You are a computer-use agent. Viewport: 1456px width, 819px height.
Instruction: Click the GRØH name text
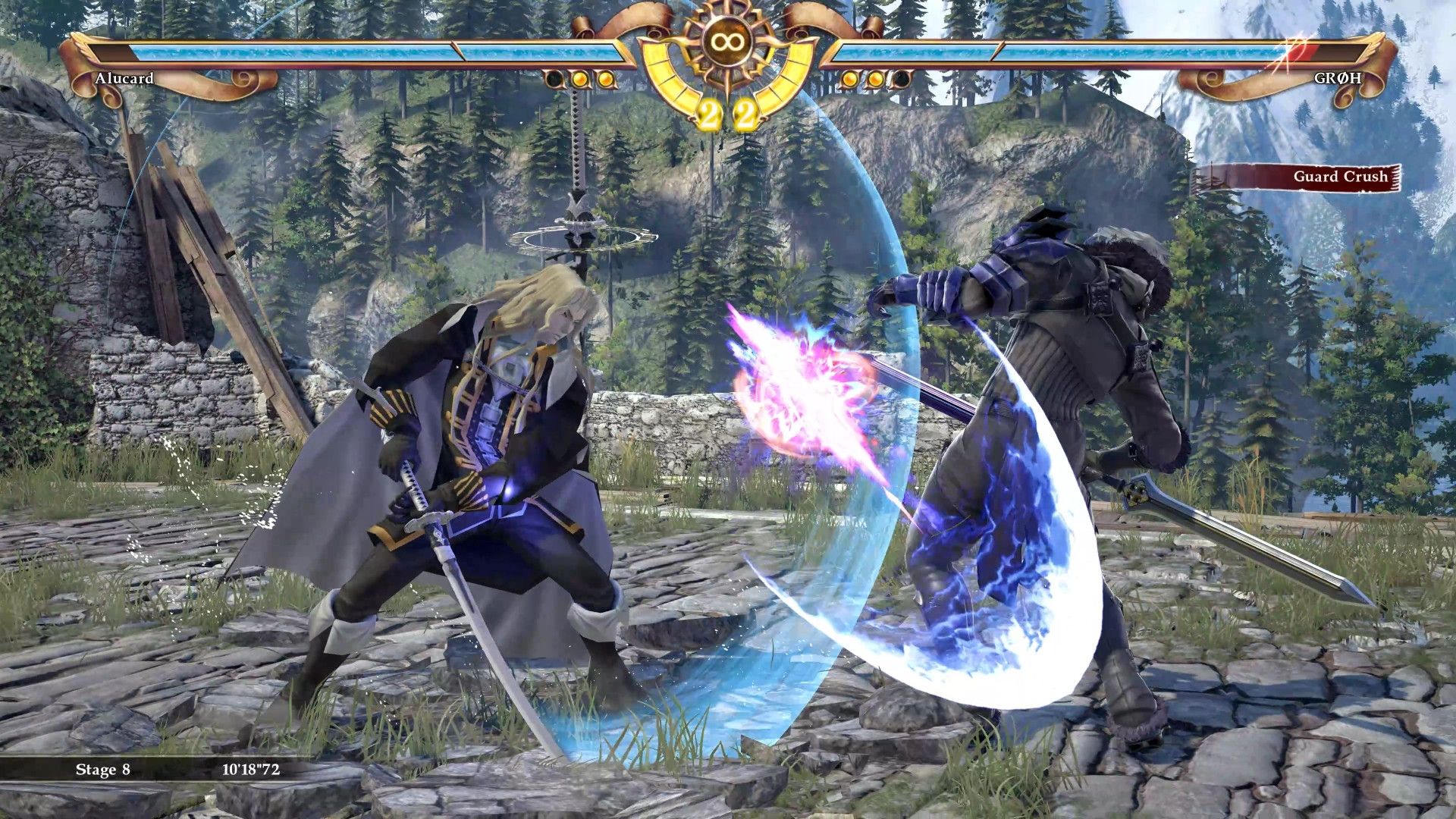pos(1338,79)
